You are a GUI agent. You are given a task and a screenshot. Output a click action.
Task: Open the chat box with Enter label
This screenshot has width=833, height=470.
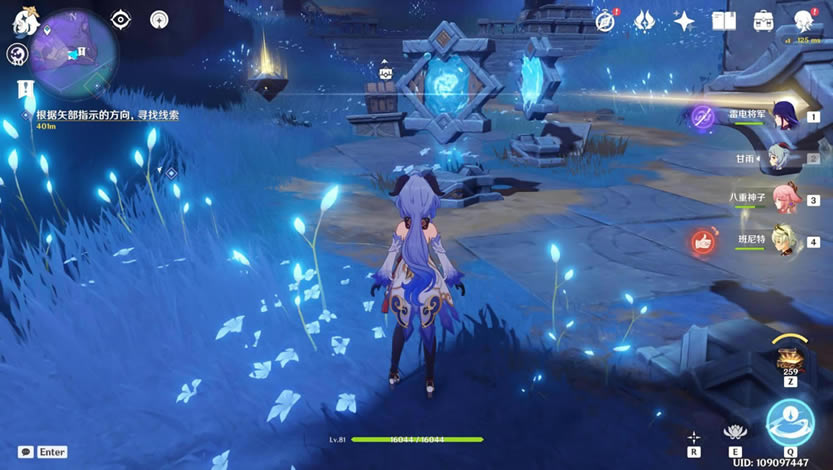click(x=42, y=452)
